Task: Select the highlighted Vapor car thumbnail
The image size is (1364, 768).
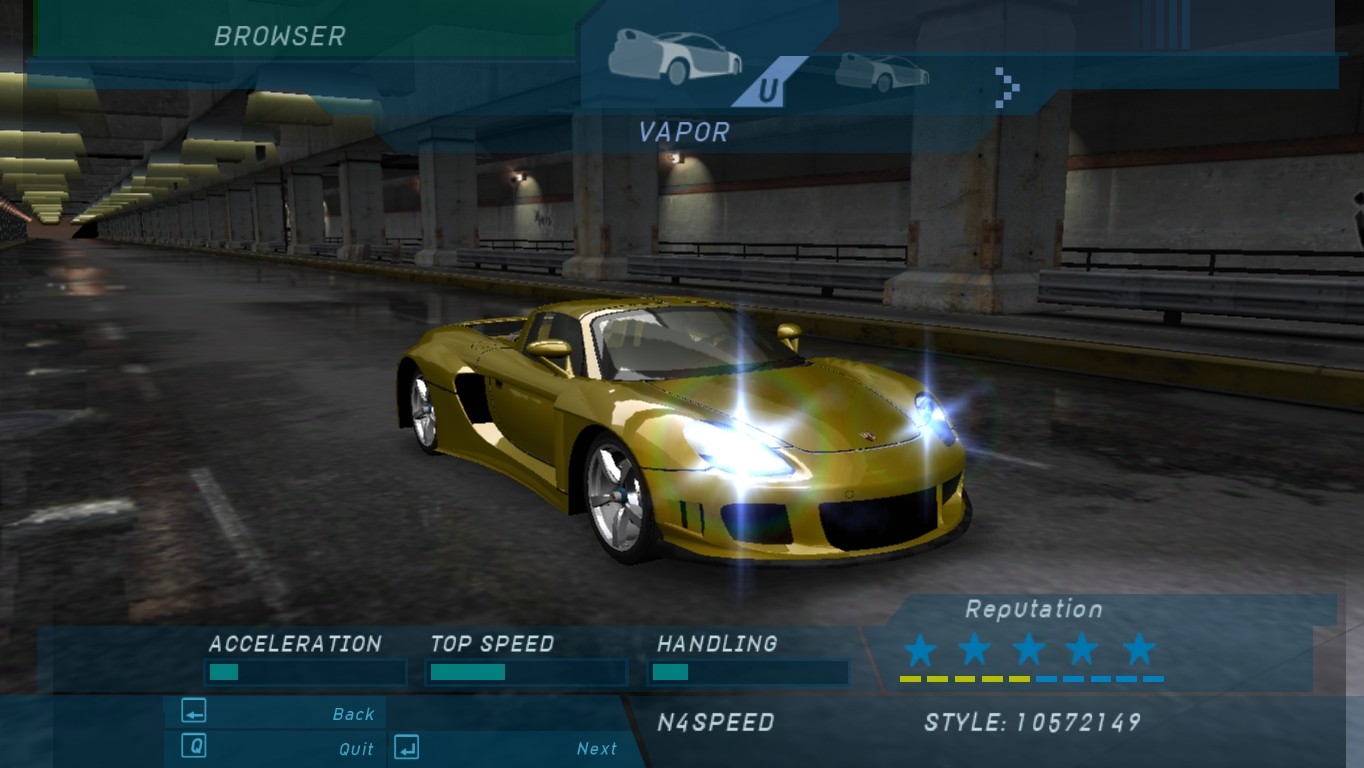Action: [675, 57]
